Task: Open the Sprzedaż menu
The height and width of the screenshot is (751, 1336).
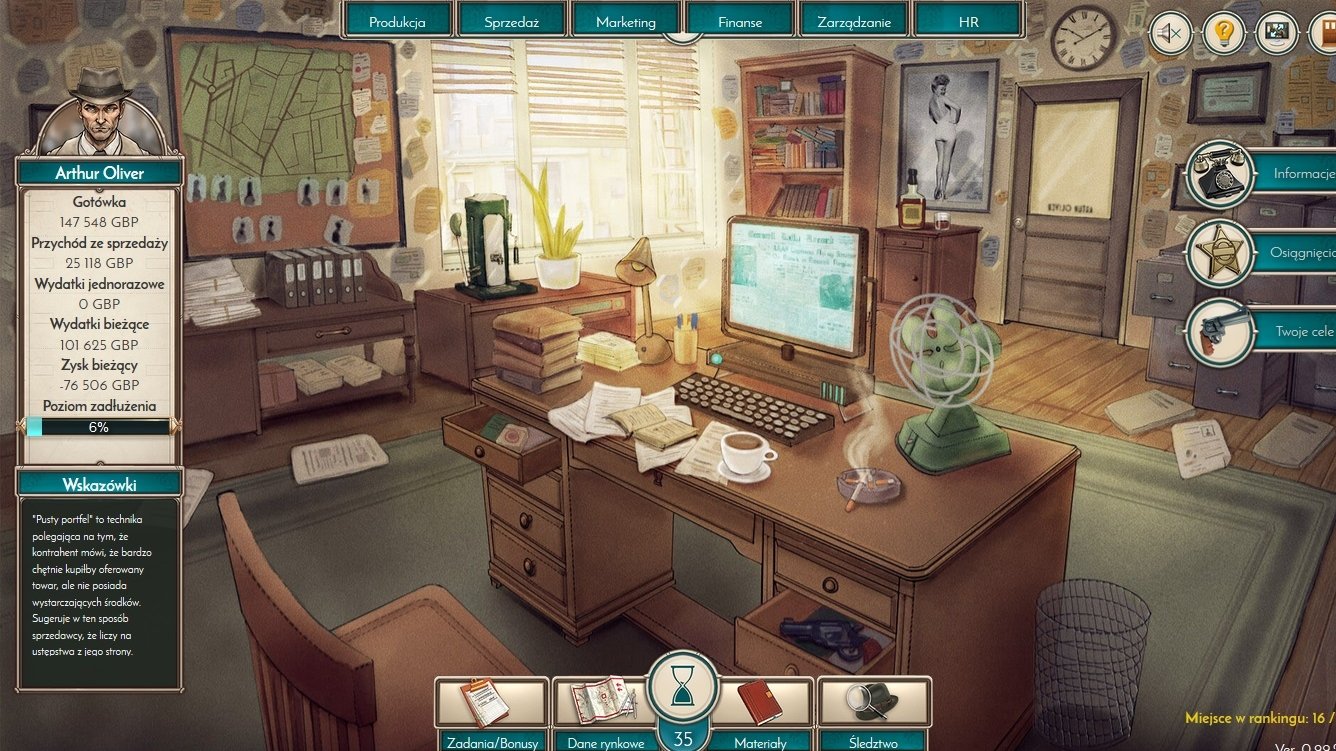Action: (512, 21)
